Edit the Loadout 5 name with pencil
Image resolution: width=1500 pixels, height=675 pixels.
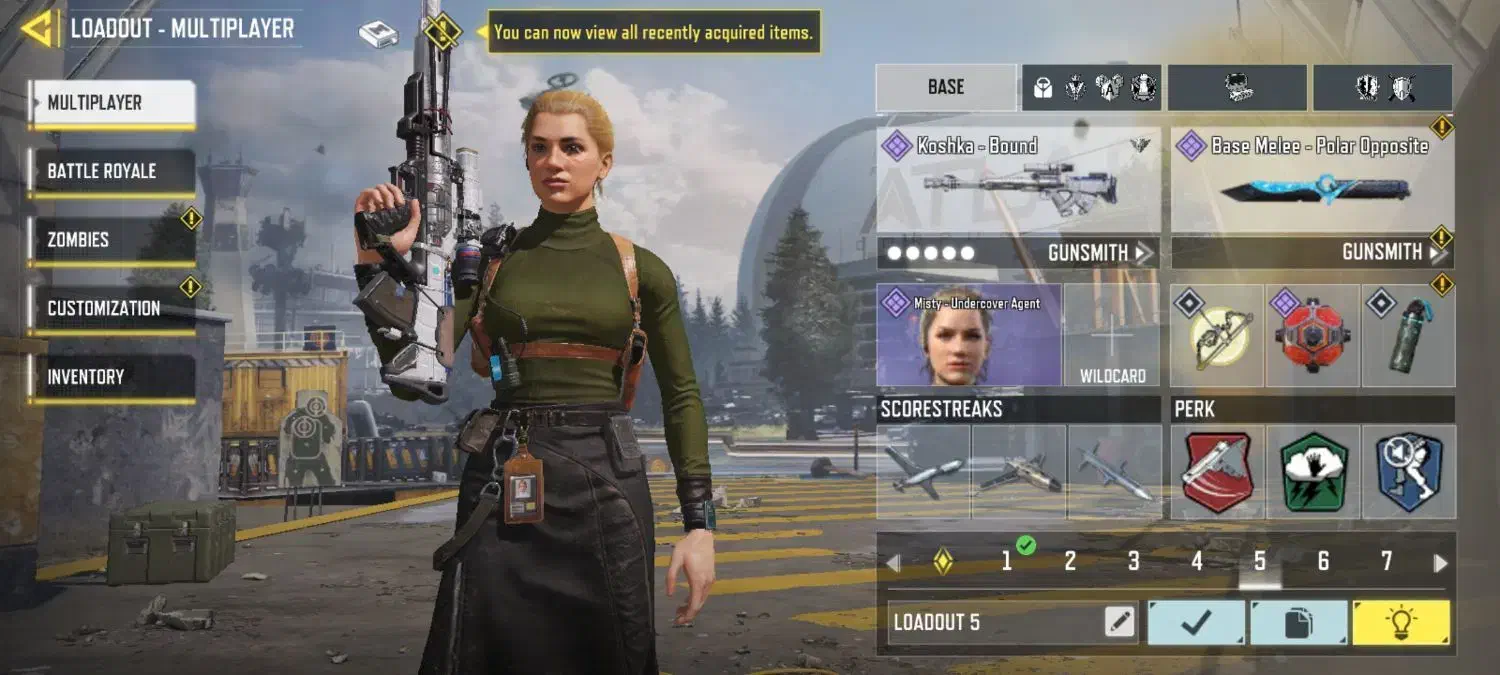(x=1120, y=623)
